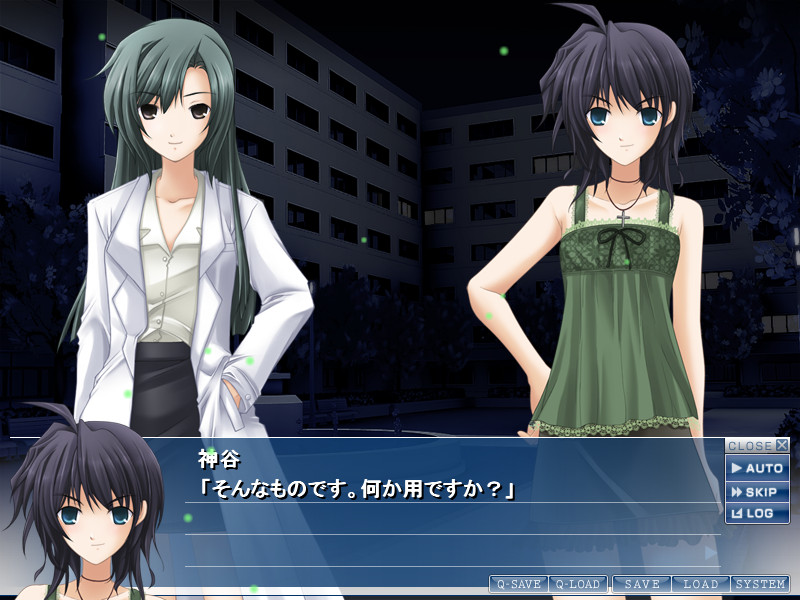The image size is (800, 600).
Task: Open the LOAD menu
Action: pyautogui.click(x=701, y=584)
